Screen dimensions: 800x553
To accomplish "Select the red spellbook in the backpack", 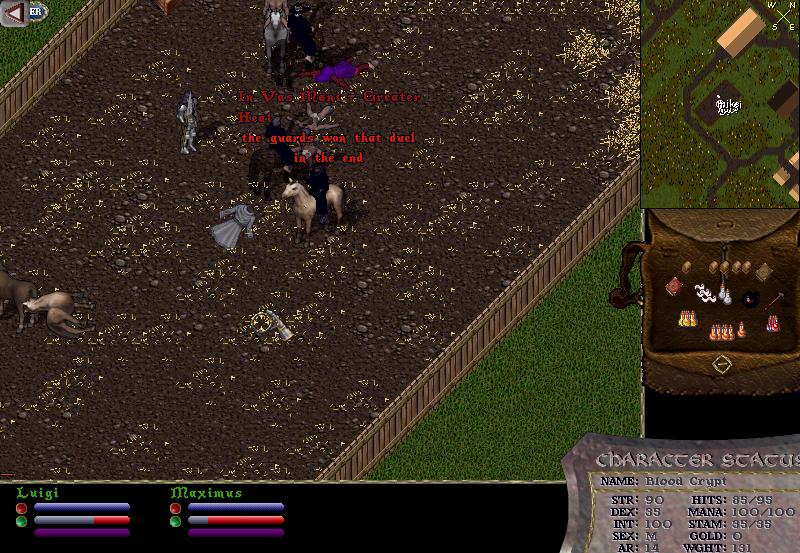I will click(x=674, y=287).
